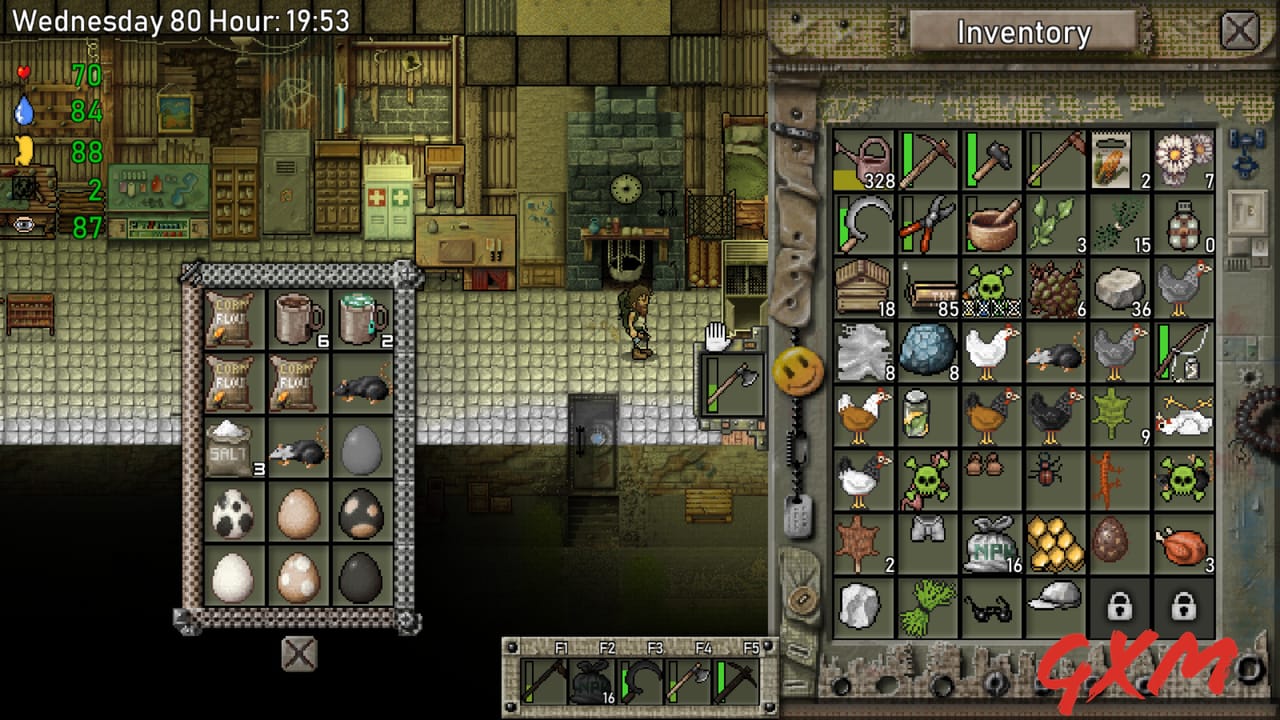Toggle the first padlocked inventory slot

(1118, 608)
